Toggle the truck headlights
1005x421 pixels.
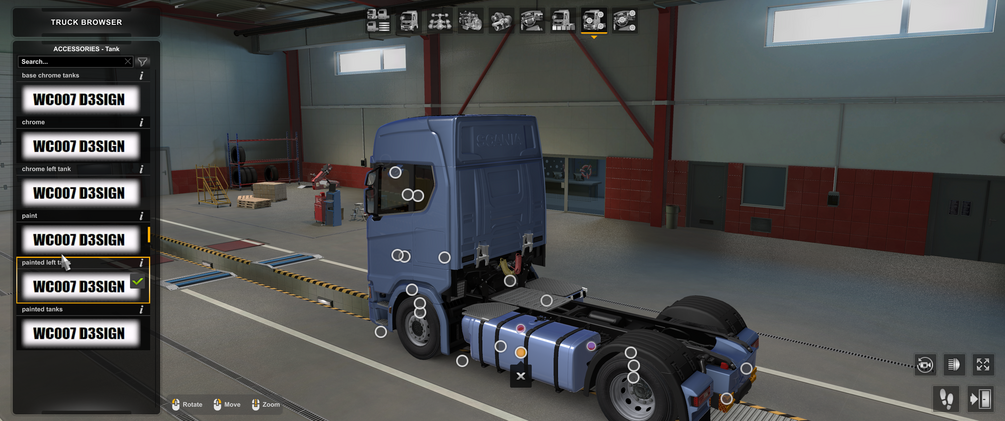coord(954,365)
